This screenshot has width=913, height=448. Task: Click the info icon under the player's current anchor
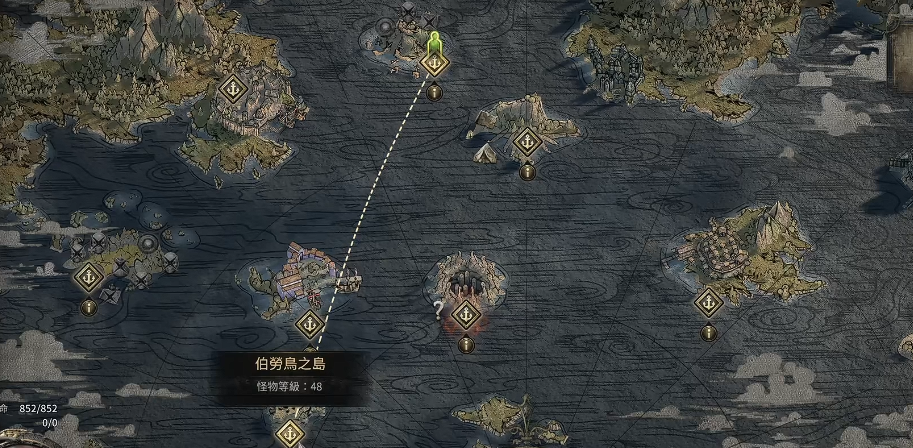coord(434,93)
